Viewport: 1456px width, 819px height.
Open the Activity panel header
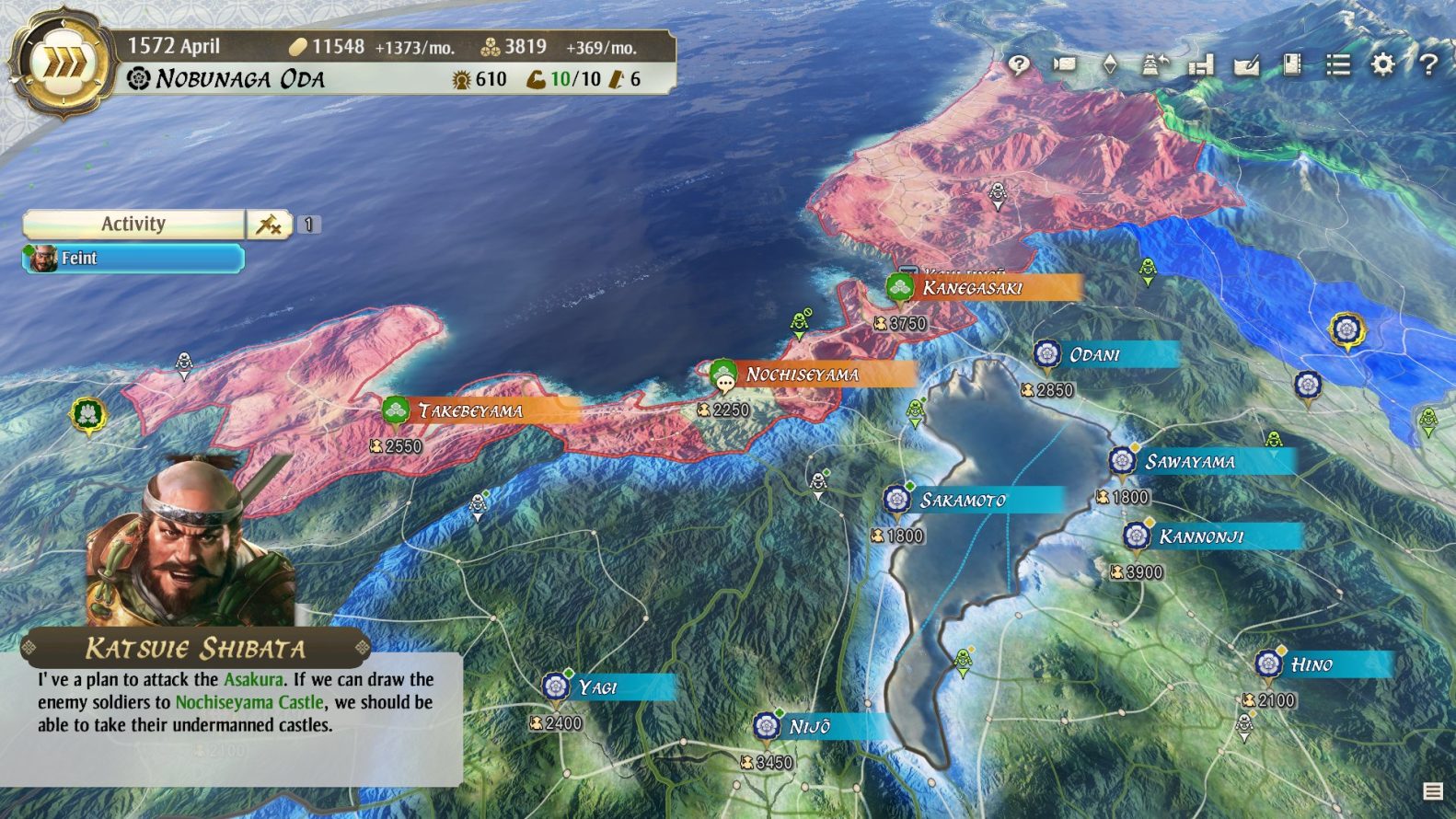point(133,224)
